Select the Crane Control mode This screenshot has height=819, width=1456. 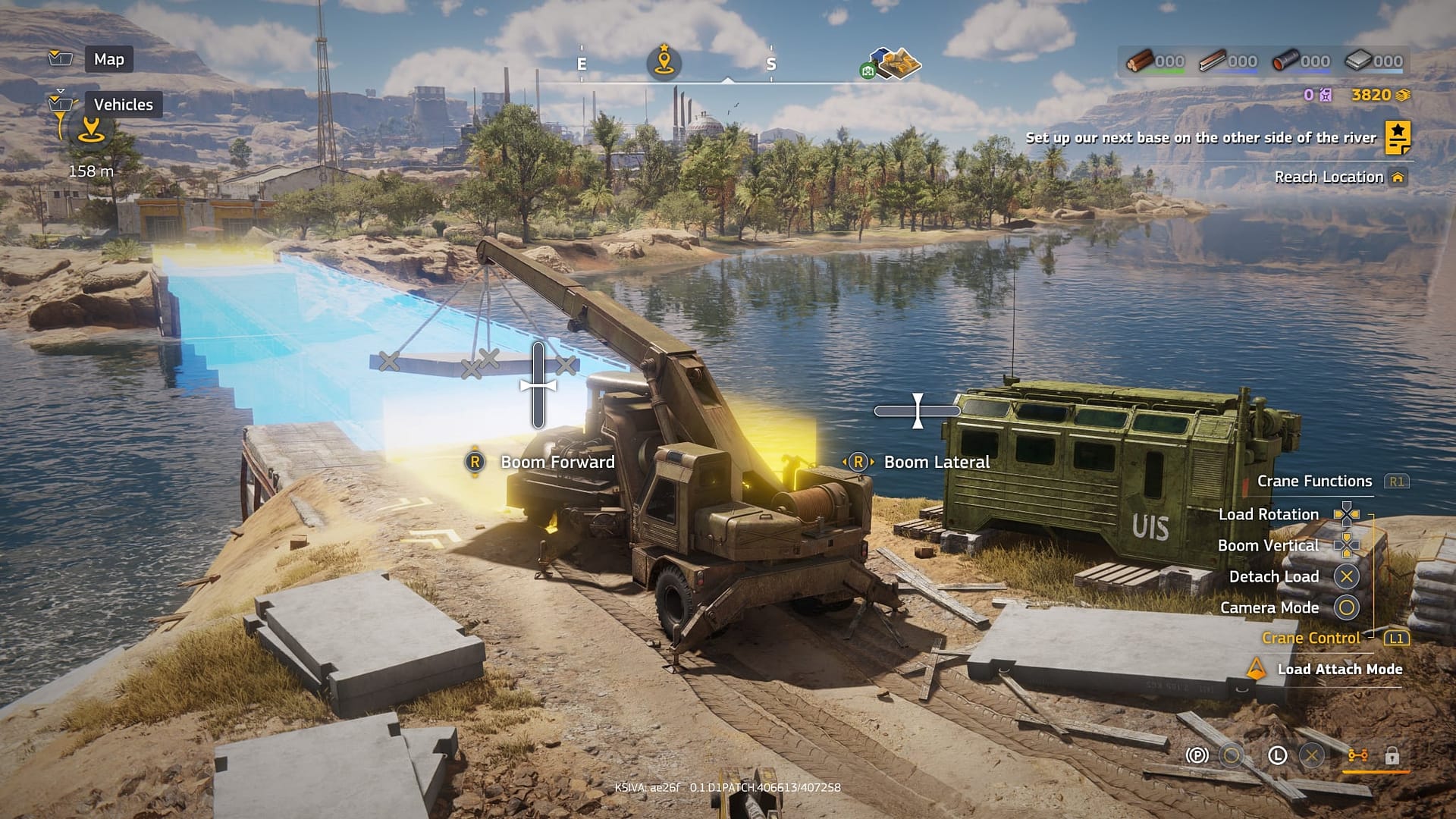[1310, 638]
